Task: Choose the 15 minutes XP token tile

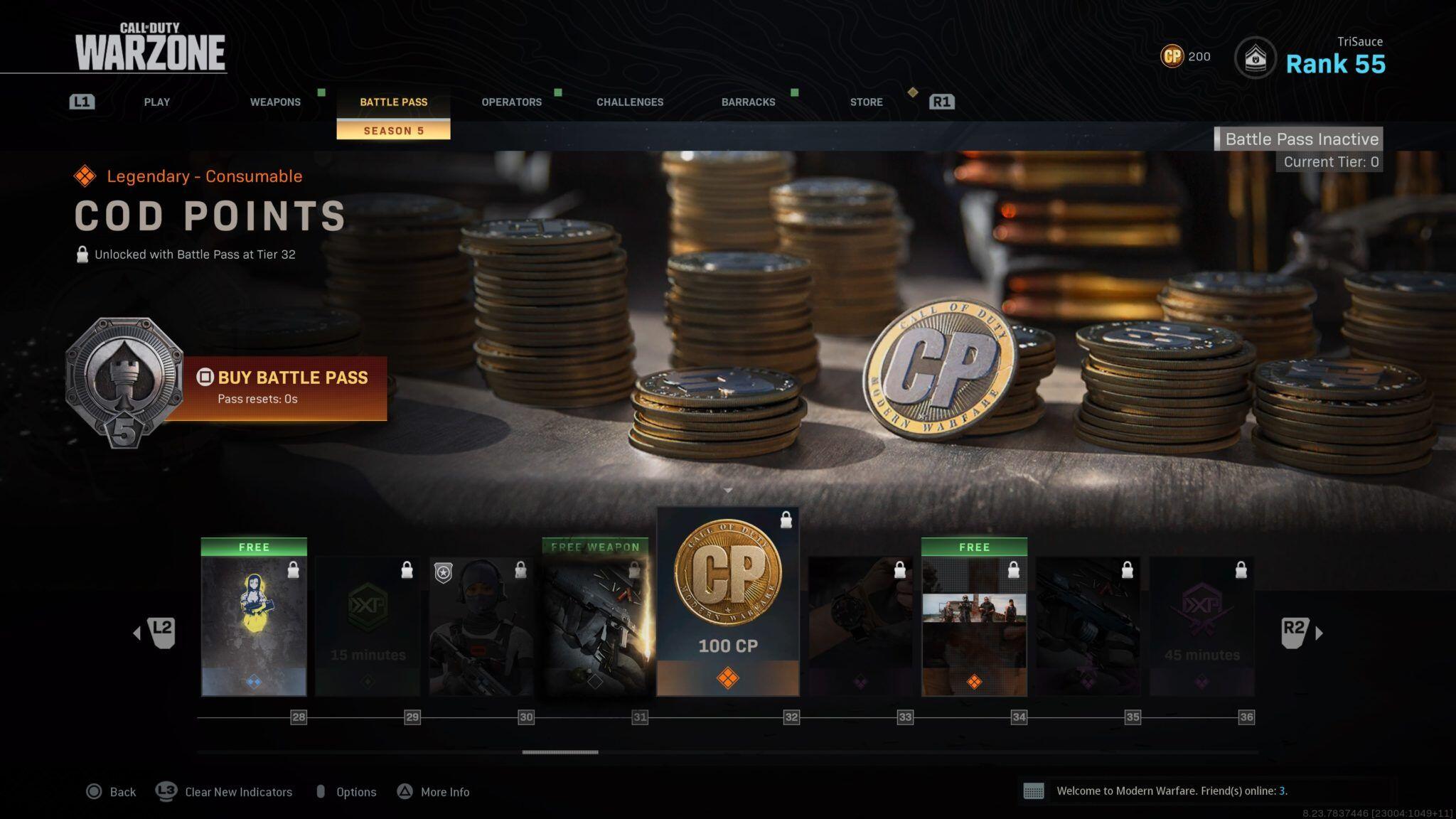Action: [x=368, y=626]
